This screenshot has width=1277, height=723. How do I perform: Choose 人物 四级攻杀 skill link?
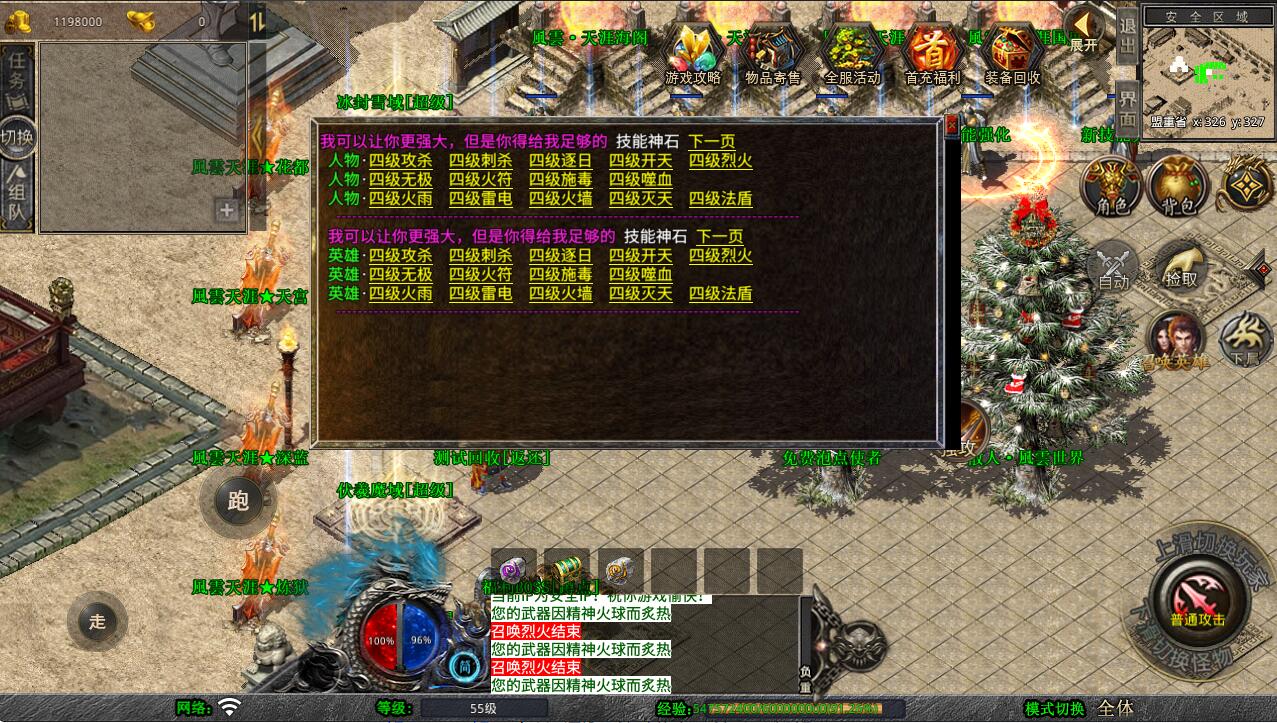(x=400, y=161)
